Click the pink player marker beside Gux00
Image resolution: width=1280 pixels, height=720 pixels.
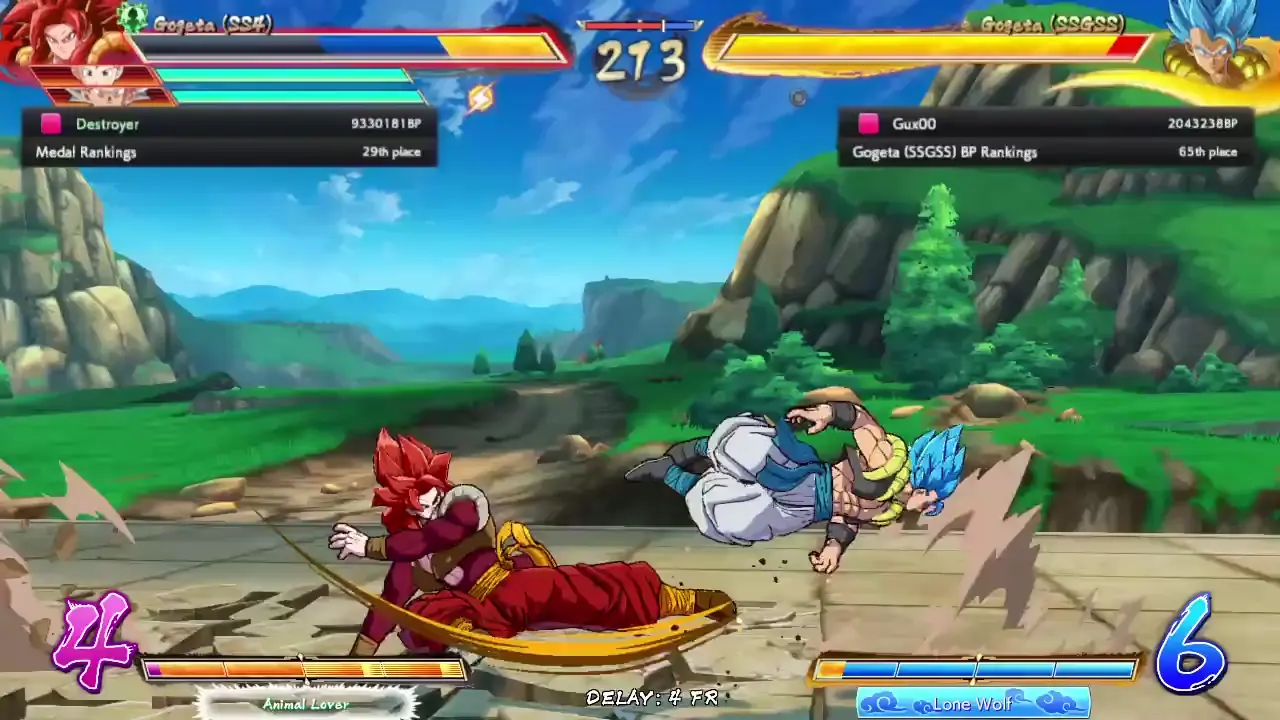tap(868, 123)
